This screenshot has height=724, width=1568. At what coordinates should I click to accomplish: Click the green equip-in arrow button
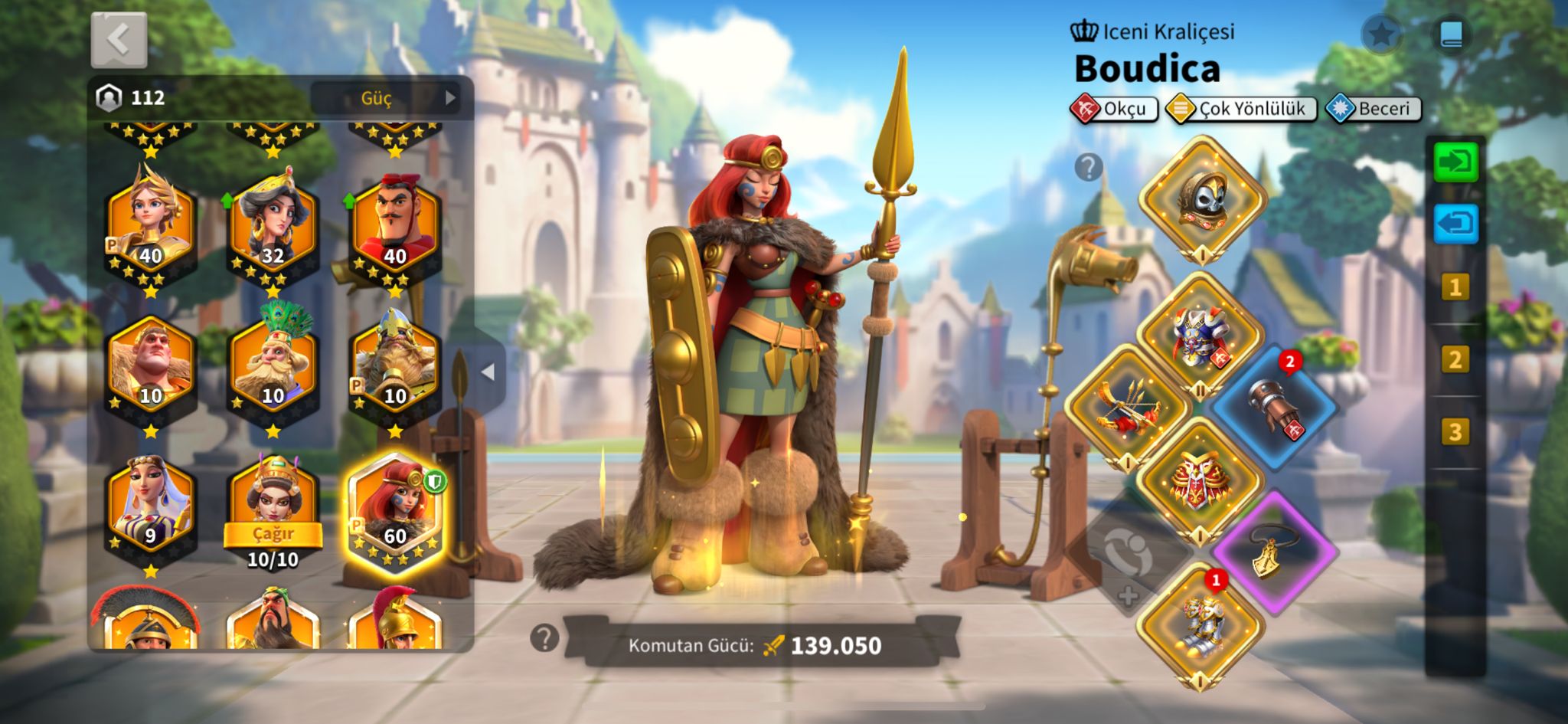point(1455,162)
